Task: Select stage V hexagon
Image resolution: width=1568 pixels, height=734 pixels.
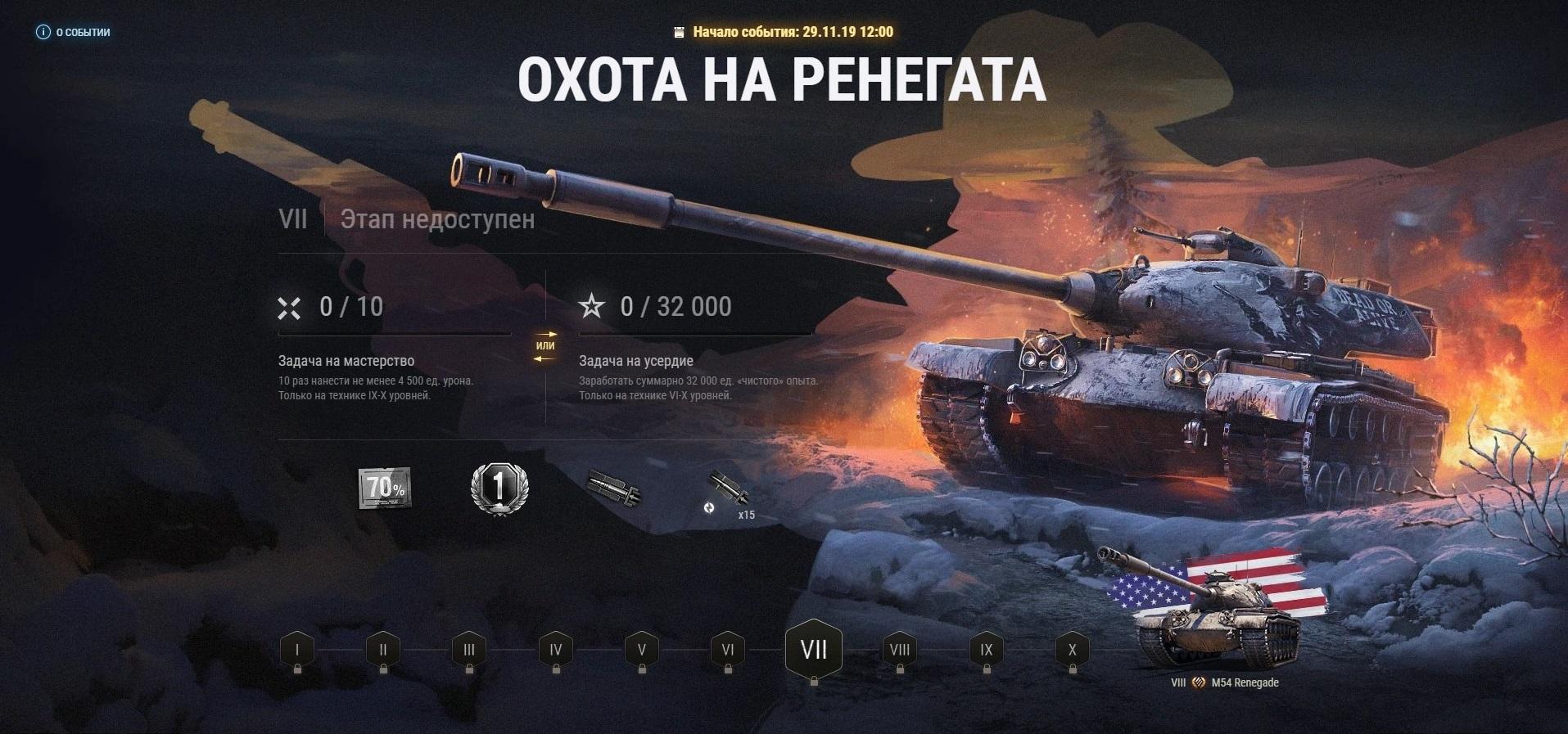Action: (x=642, y=651)
